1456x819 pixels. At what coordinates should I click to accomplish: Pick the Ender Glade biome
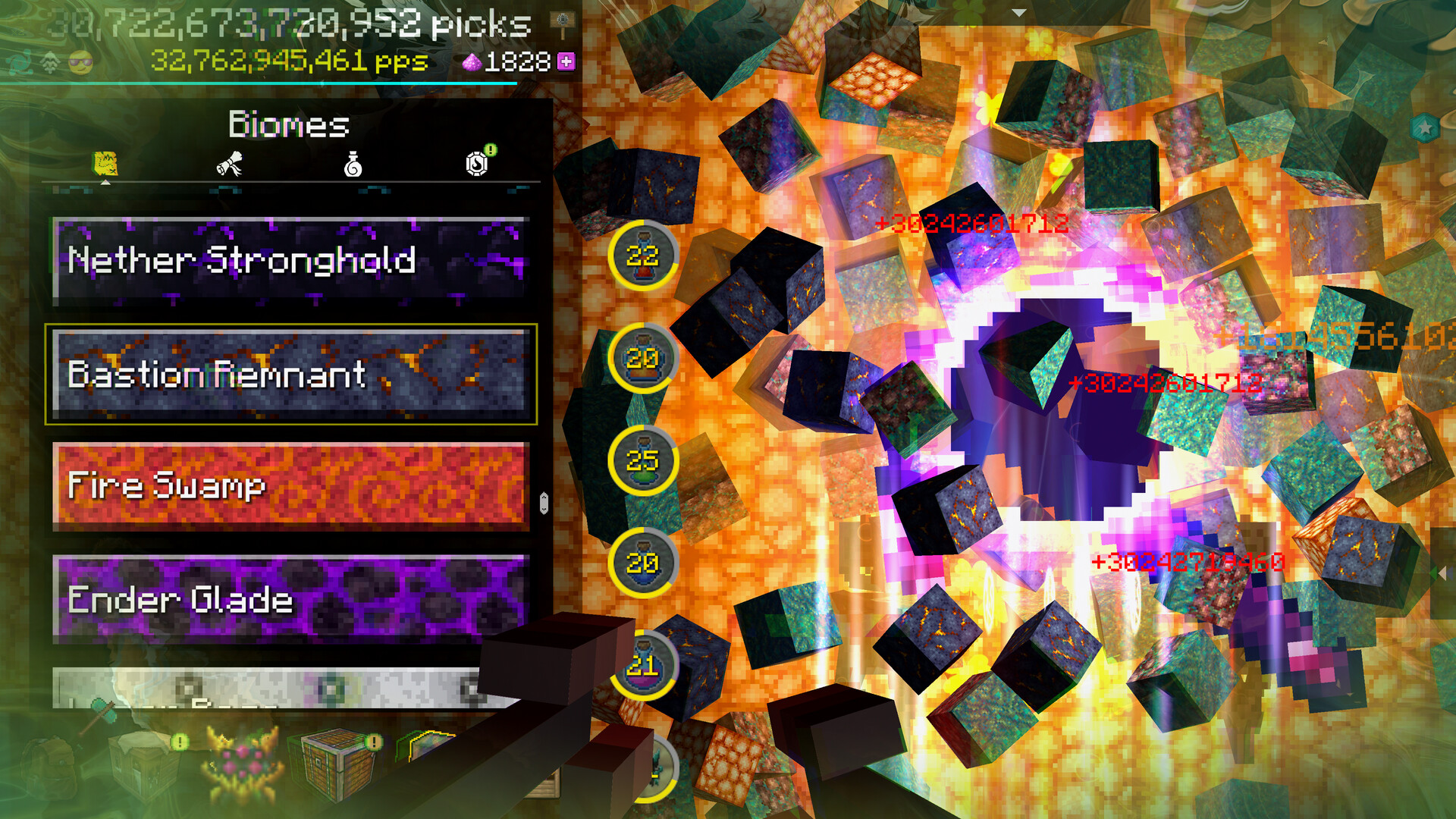point(290,599)
